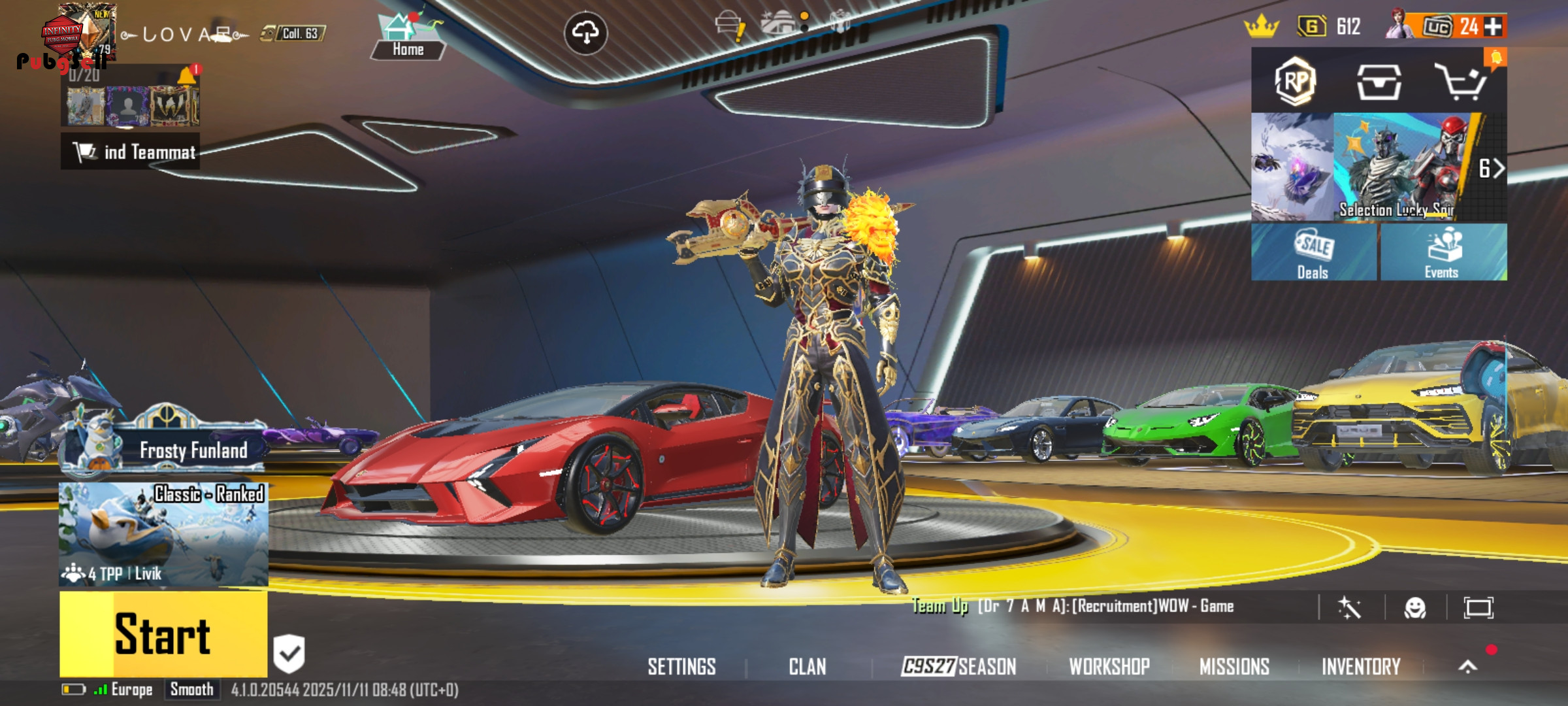Open the C9S27 Season screen
Viewport: 1568px width, 706px height.
[x=958, y=667]
